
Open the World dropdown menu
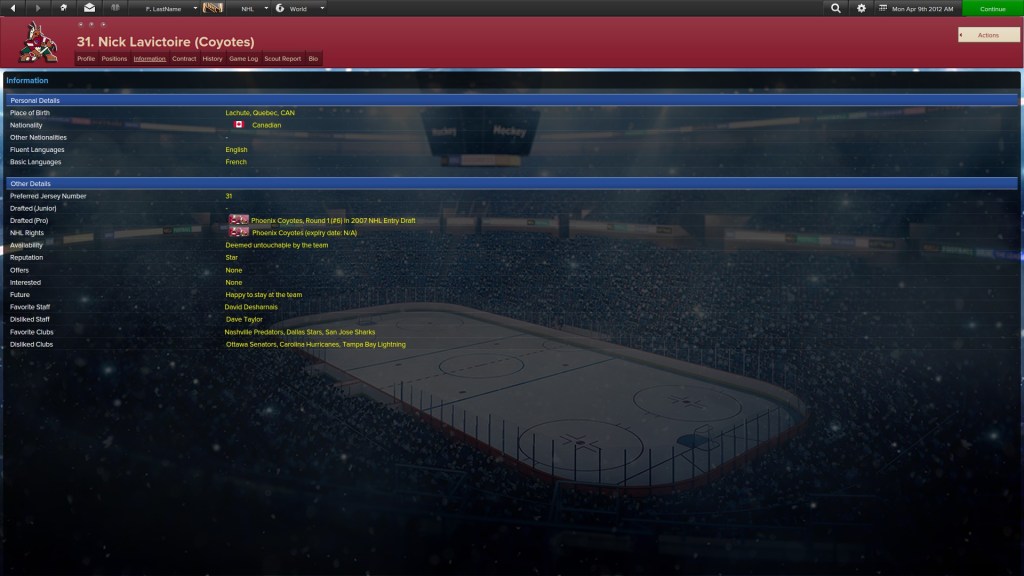click(298, 8)
